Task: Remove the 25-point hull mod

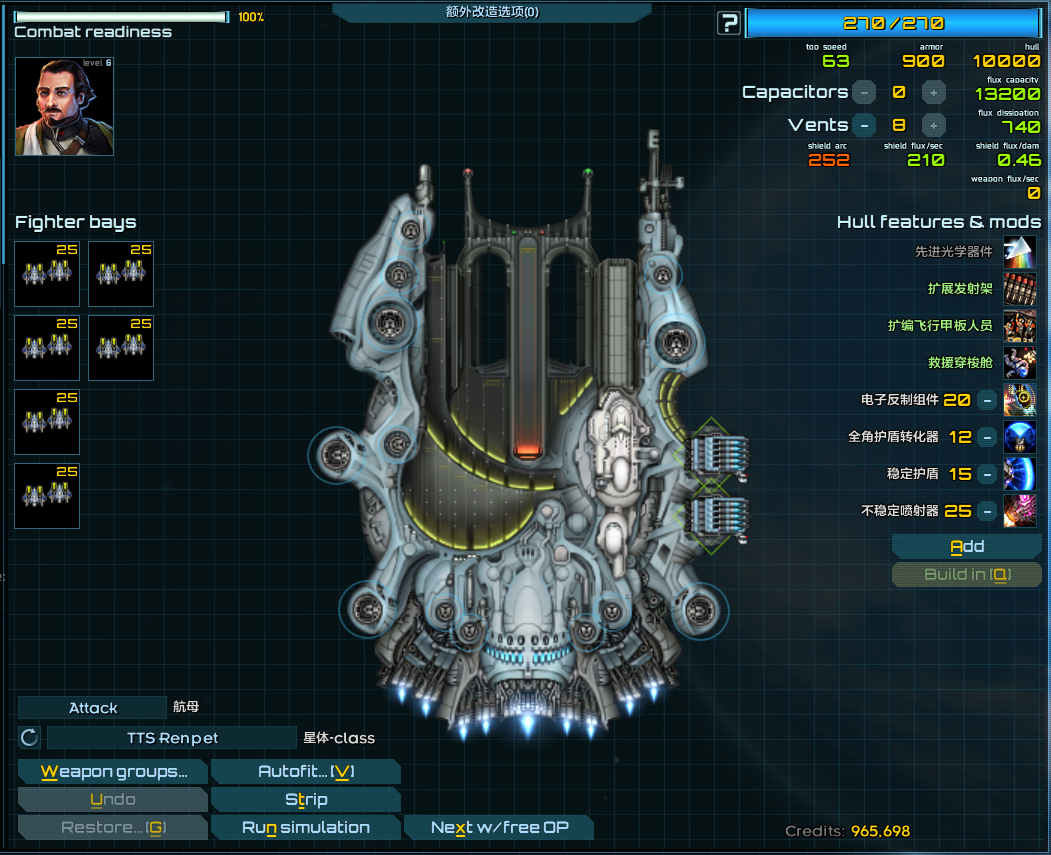Action: pyautogui.click(x=986, y=511)
